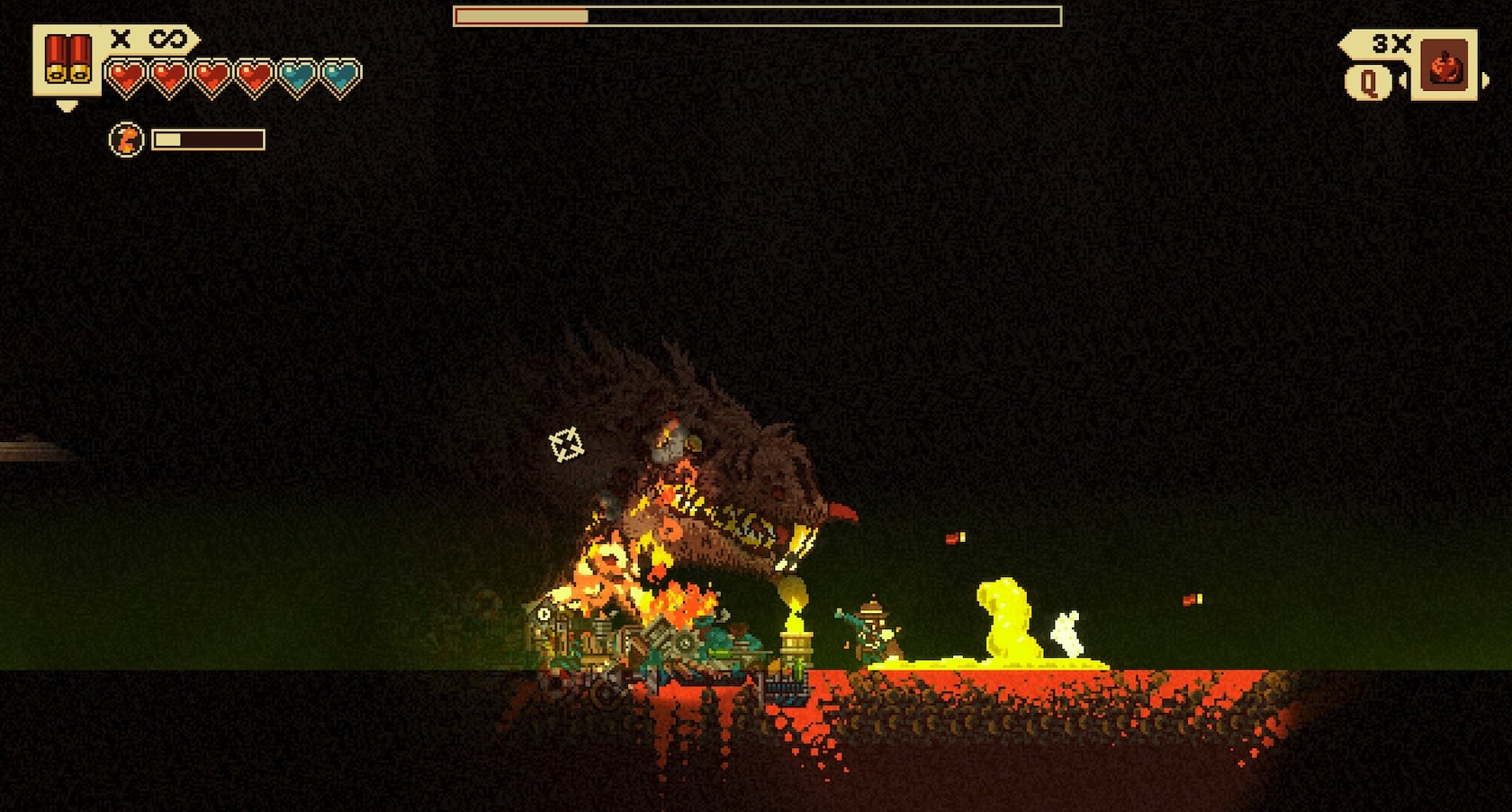
Task: Toggle the fourth red heart in the health row
Action: pos(255,76)
